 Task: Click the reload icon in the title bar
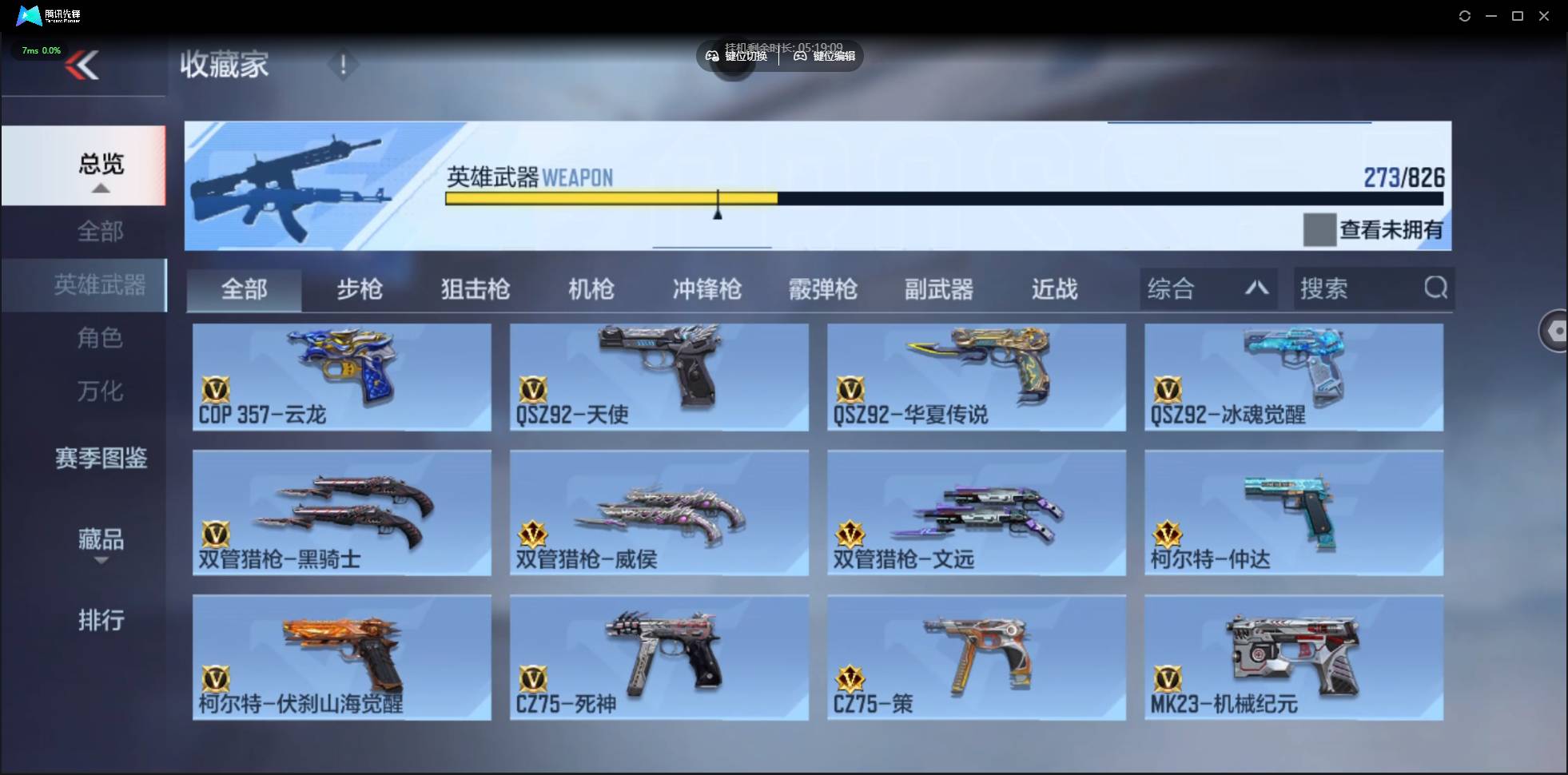1466,15
